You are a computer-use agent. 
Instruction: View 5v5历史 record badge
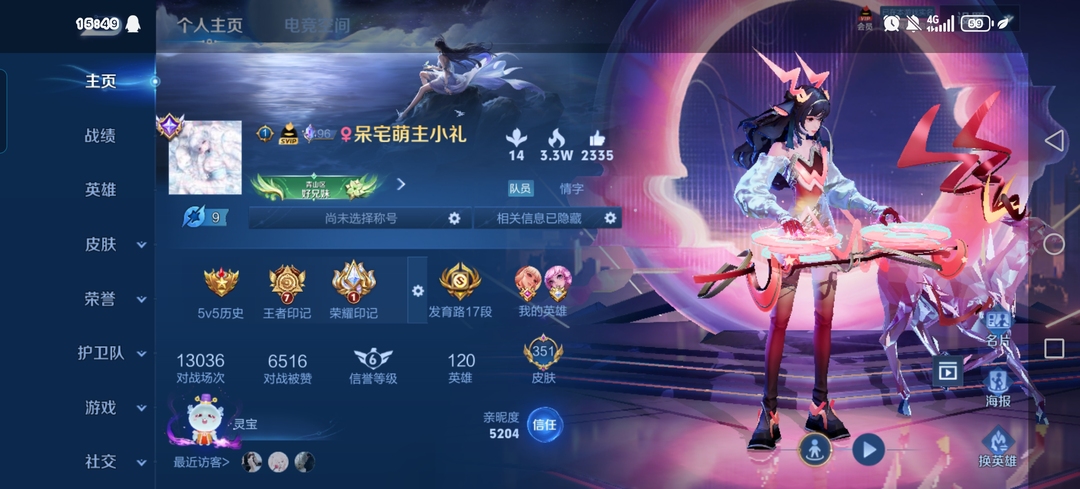(x=221, y=291)
